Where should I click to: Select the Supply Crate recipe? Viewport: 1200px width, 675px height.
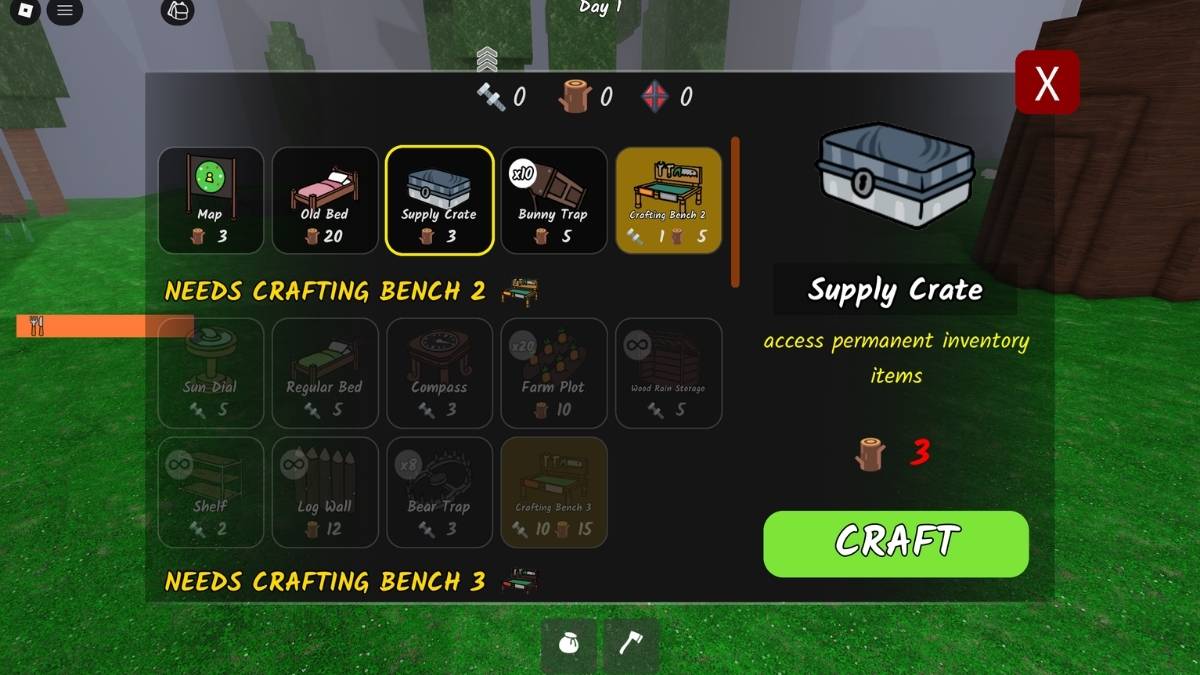439,200
